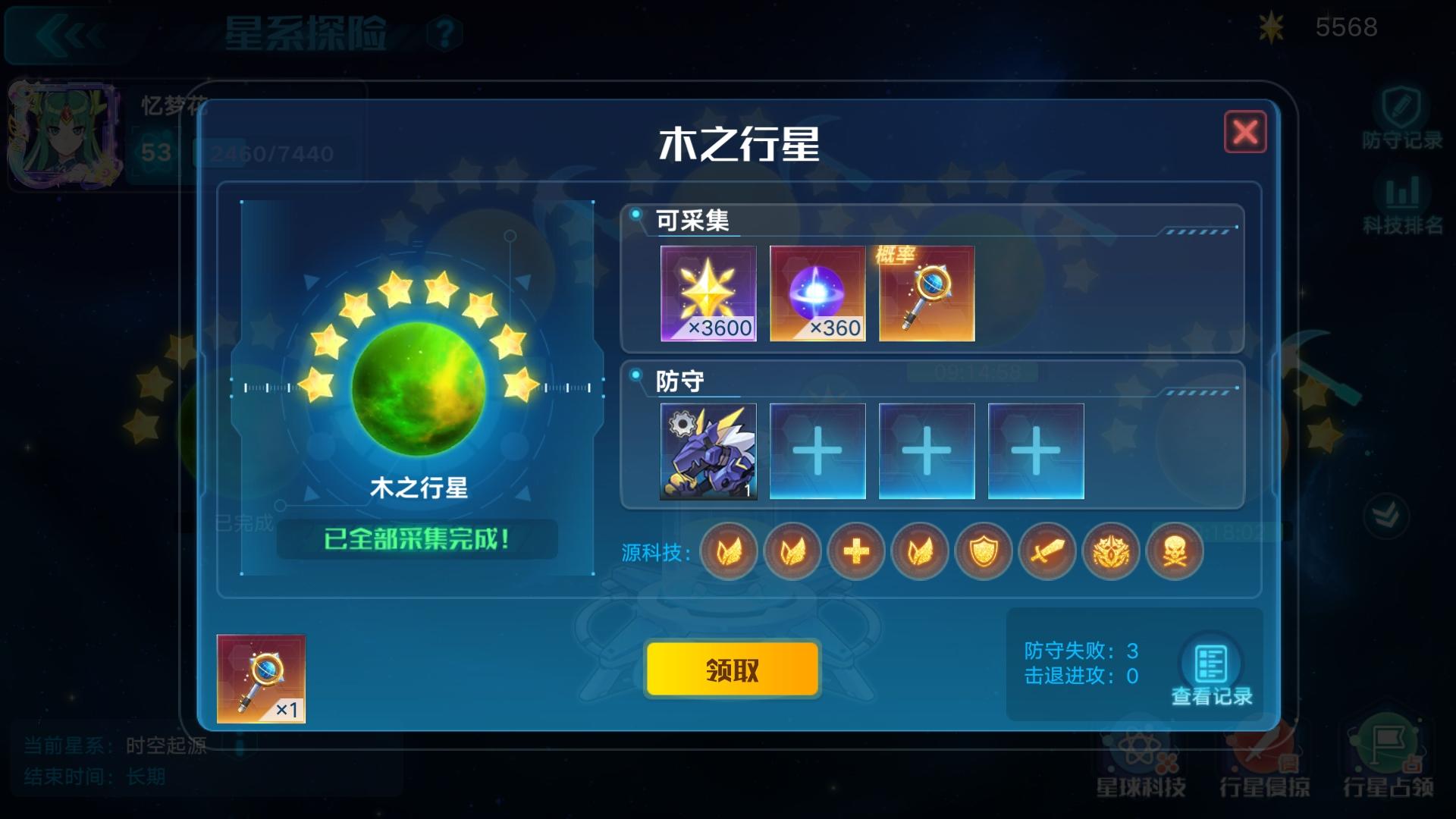Screen dimensions: 1456x819
Task: Select the shield 源科技 icon
Action: pos(984,553)
